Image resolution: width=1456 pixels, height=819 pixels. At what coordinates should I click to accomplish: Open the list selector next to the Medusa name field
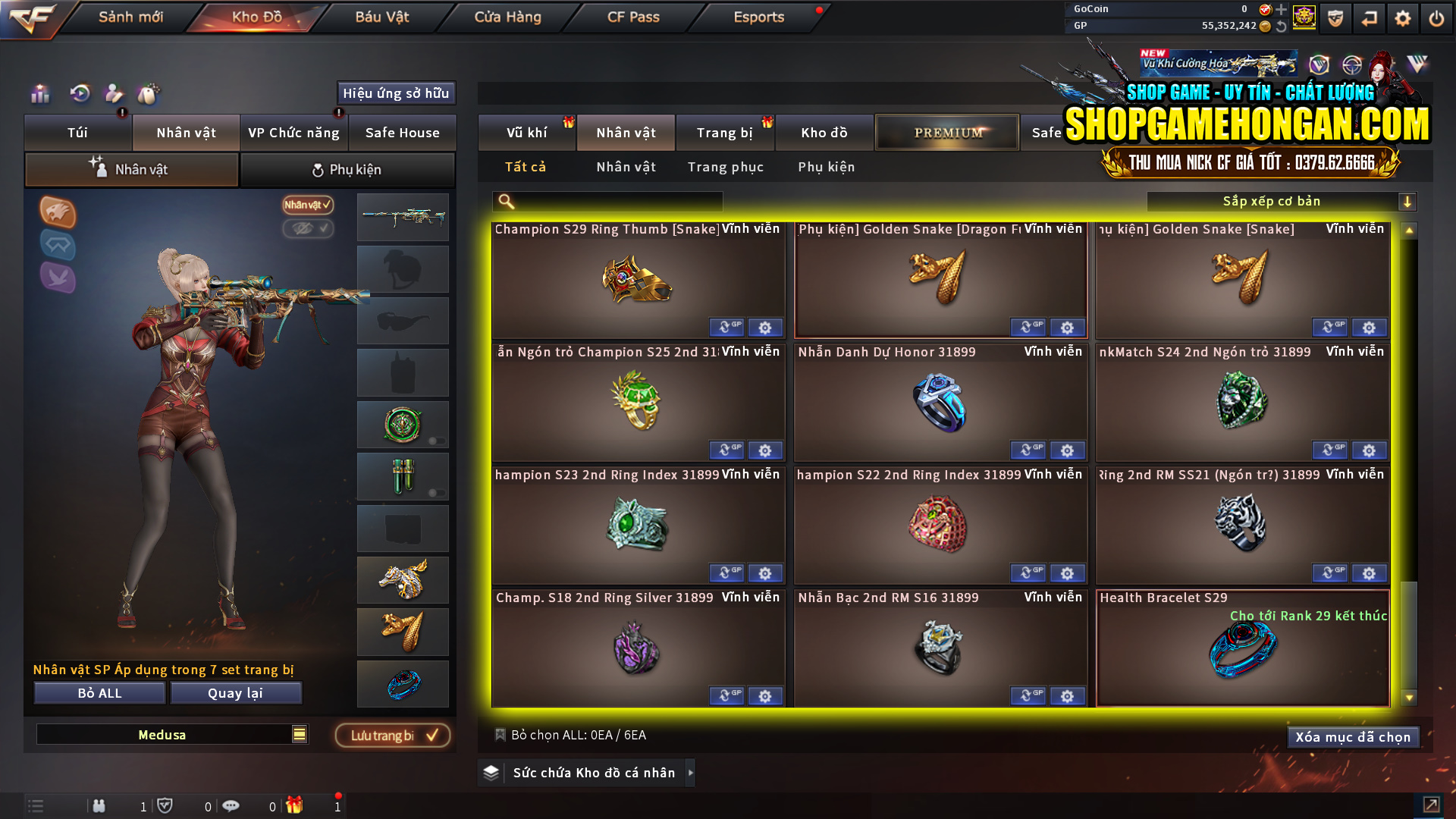(x=299, y=734)
